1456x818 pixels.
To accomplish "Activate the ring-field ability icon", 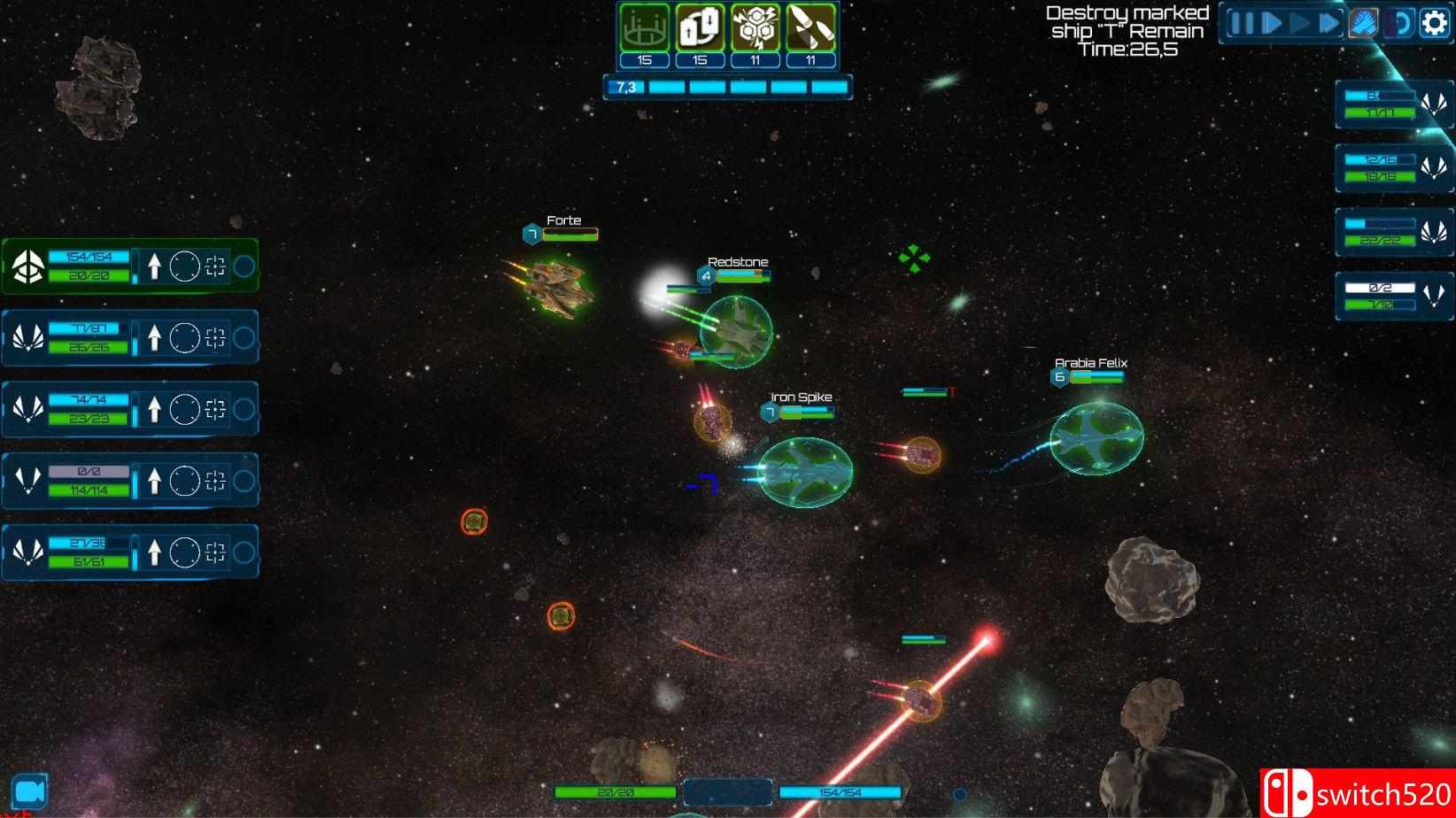I will point(644,28).
